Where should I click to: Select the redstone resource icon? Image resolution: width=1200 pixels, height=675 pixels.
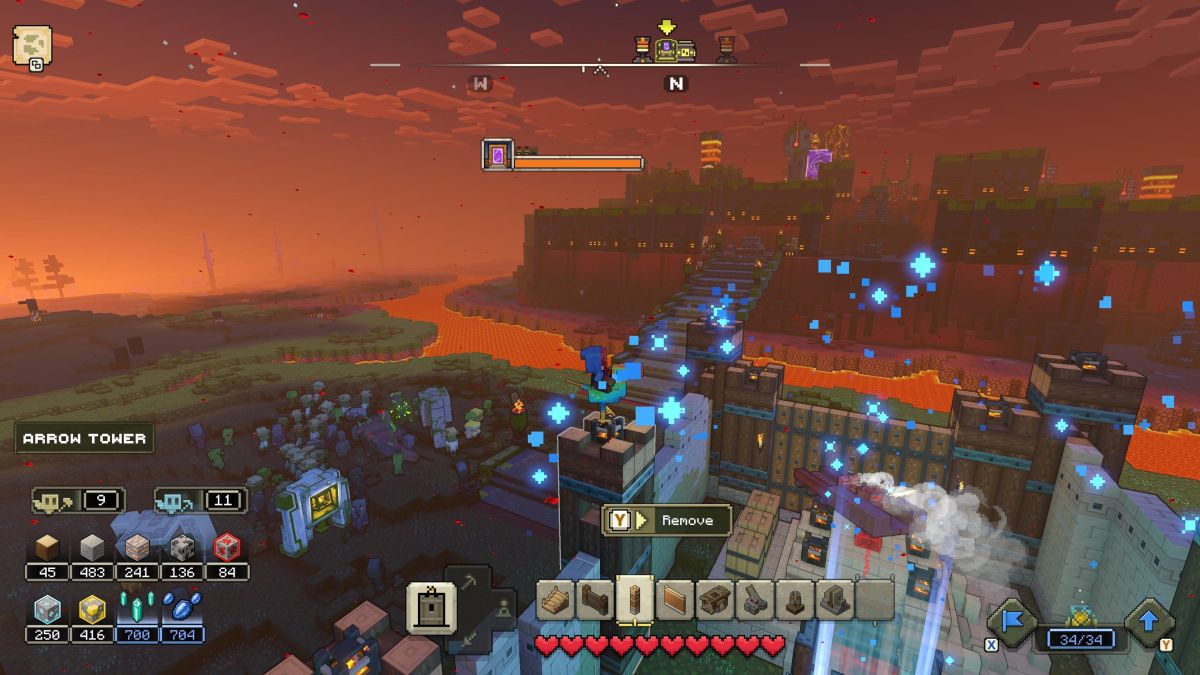(x=227, y=546)
